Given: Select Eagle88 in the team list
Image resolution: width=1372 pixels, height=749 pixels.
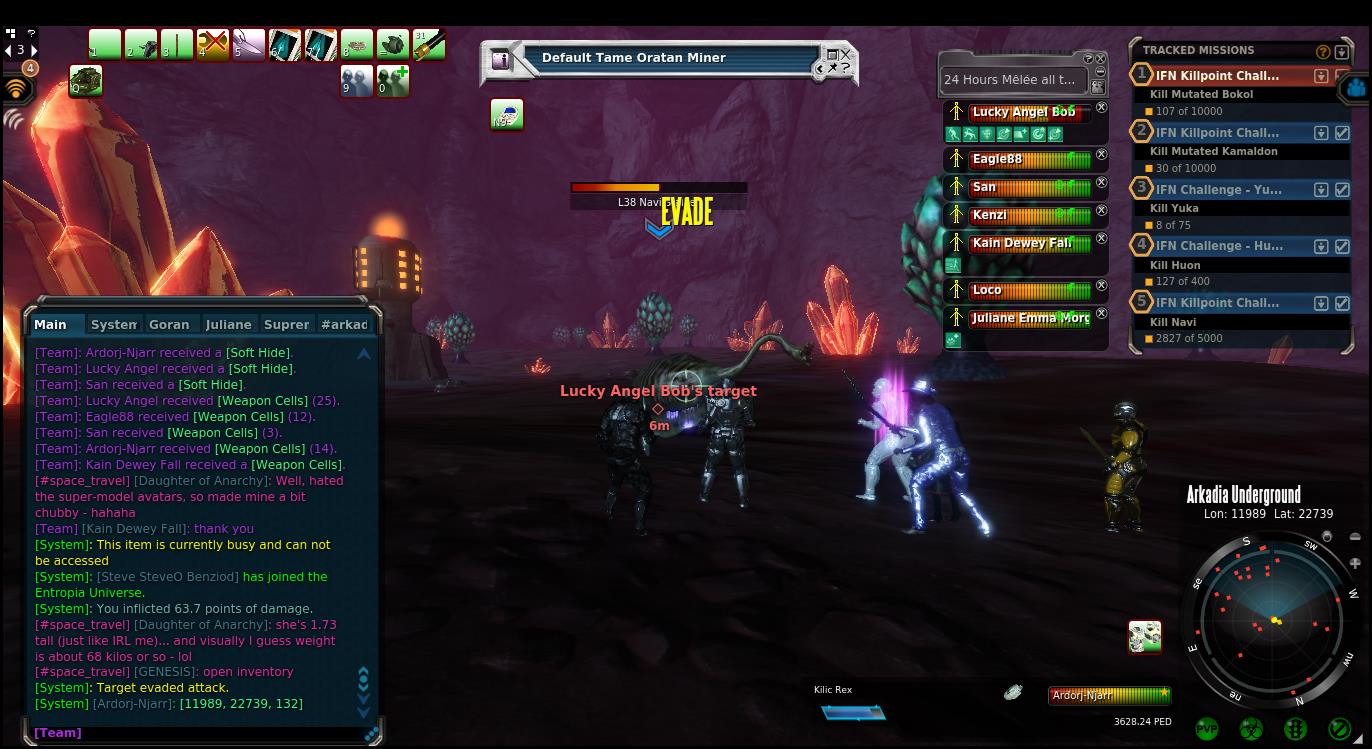Looking at the screenshot, I should [x=1020, y=159].
